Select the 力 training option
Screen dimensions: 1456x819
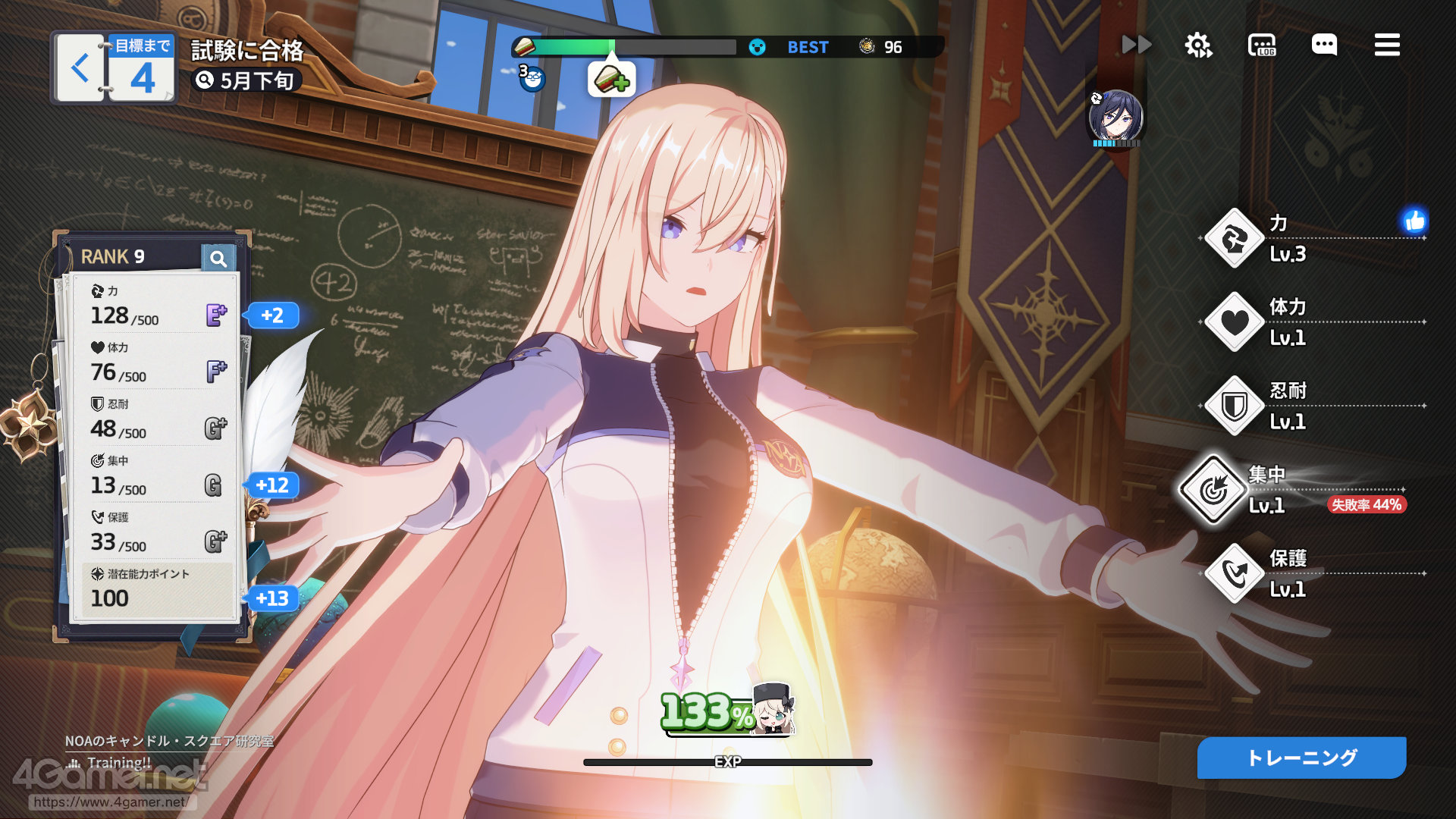pyautogui.click(x=1235, y=239)
